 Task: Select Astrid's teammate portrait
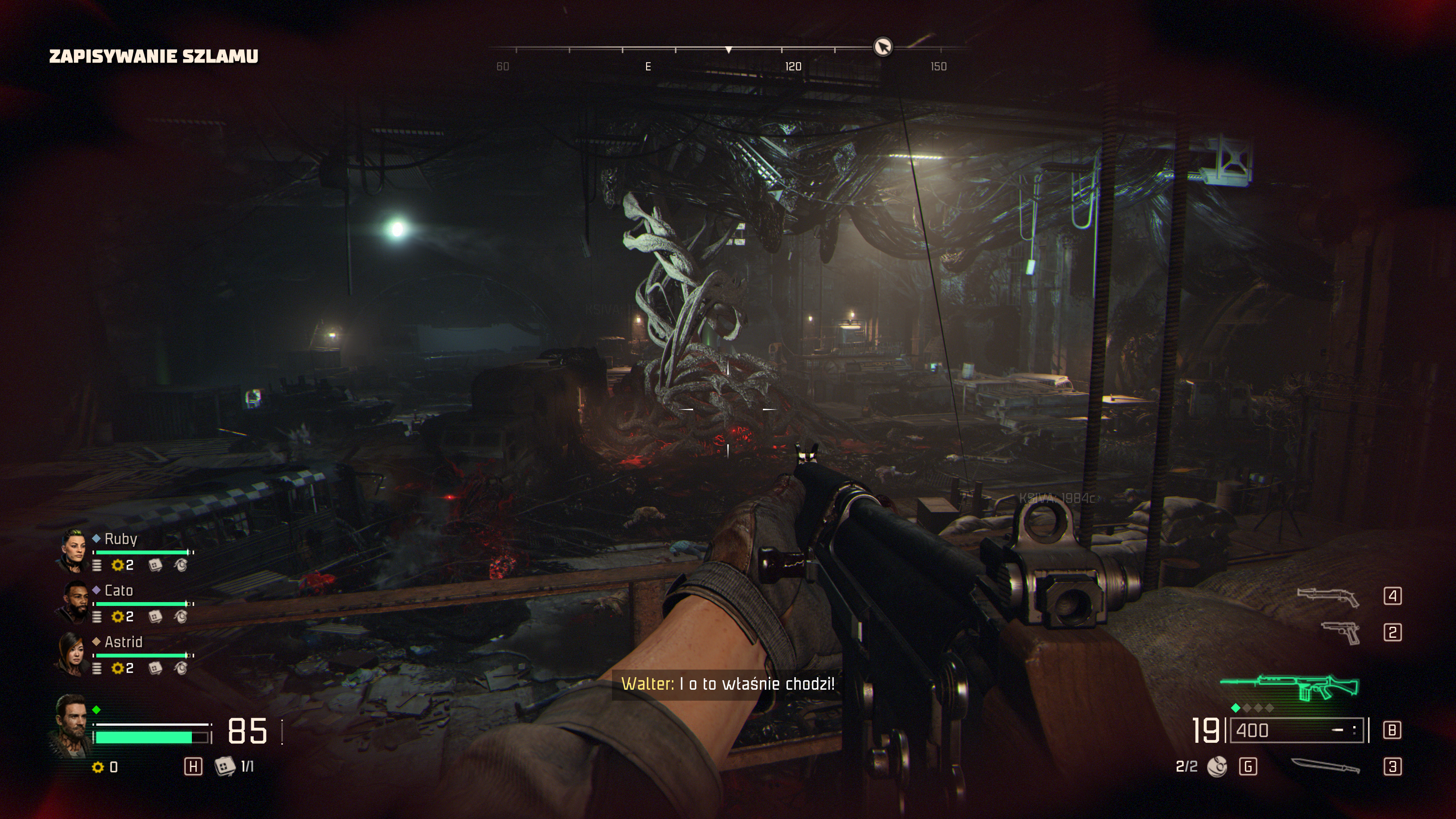tap(73, 653)
